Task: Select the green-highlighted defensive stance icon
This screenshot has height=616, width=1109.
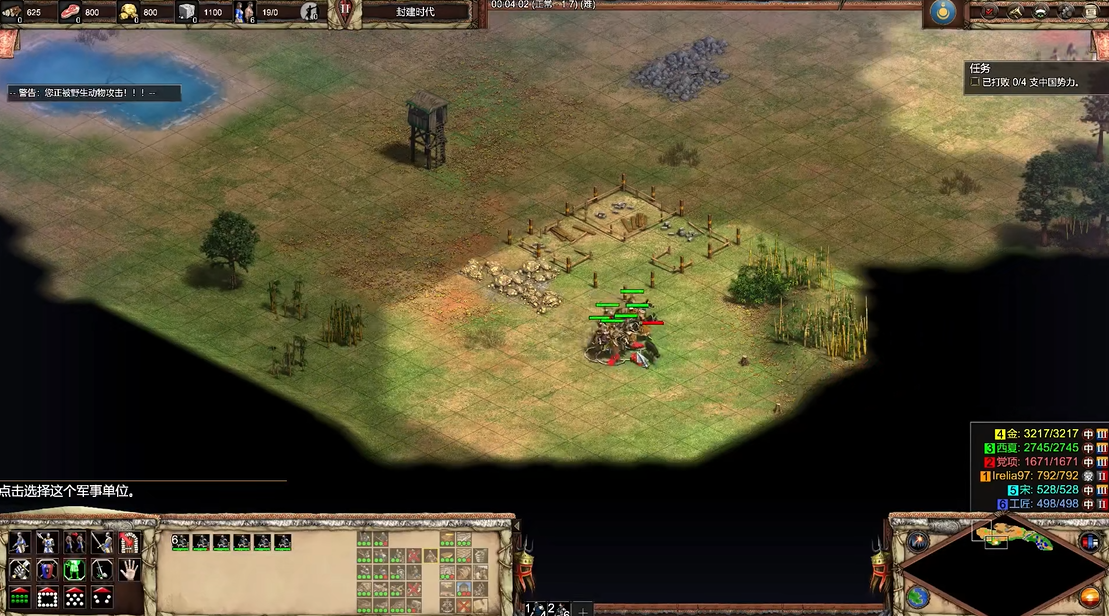Action: click(74, 570)
